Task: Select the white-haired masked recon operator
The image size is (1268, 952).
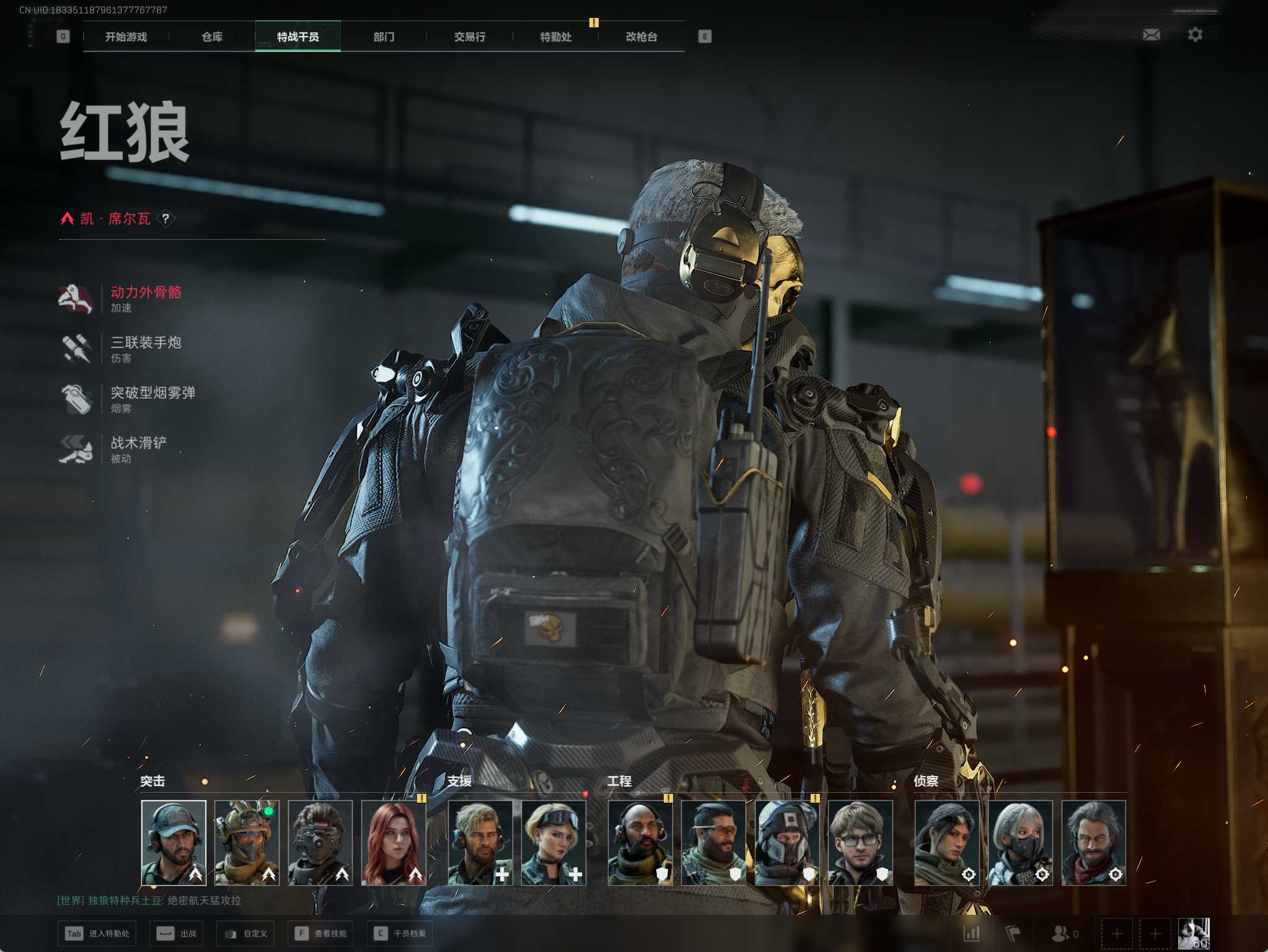Action: coord(1020,842)
